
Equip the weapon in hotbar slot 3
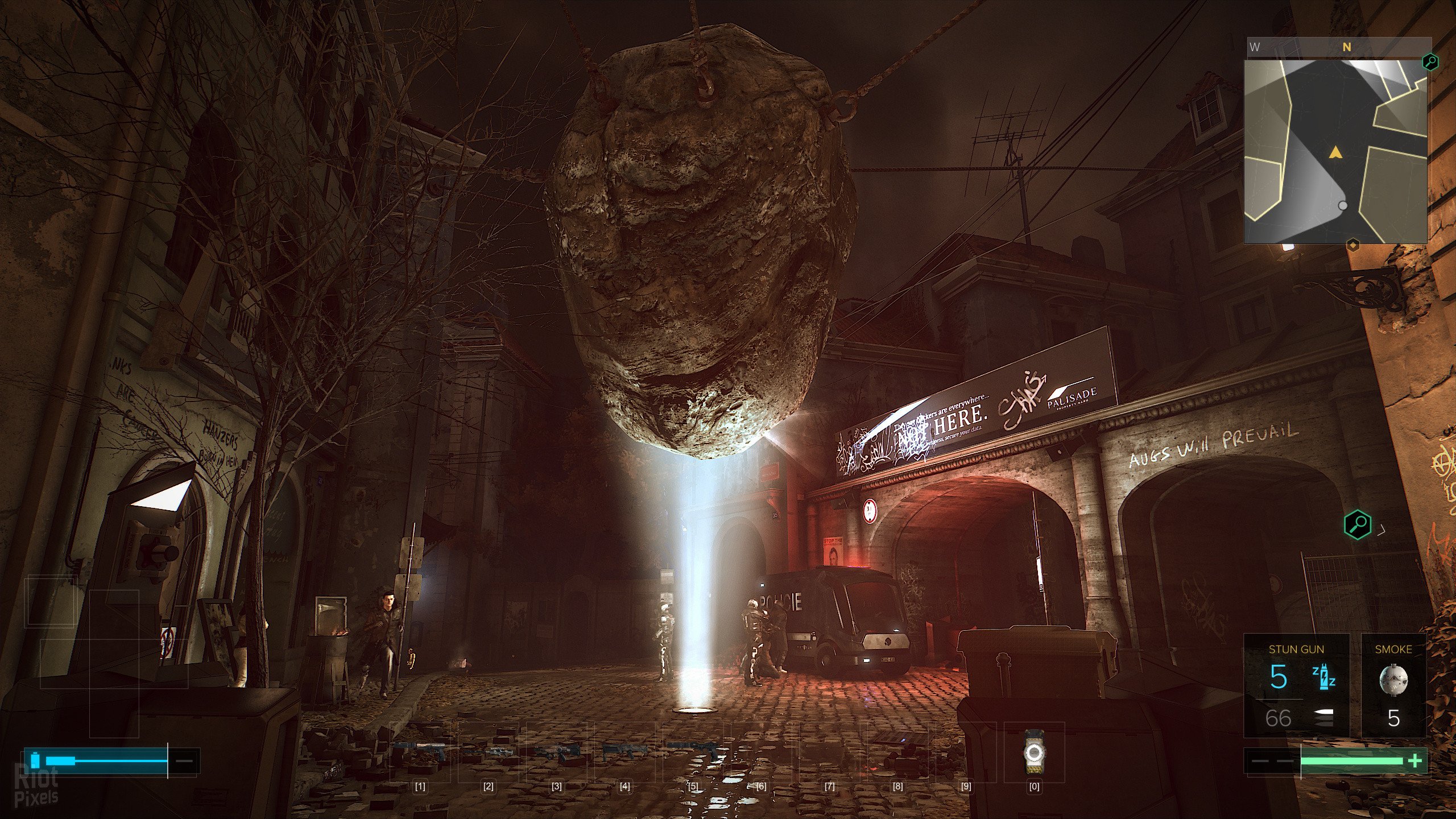pyautogui.click(x=556, y=752)
